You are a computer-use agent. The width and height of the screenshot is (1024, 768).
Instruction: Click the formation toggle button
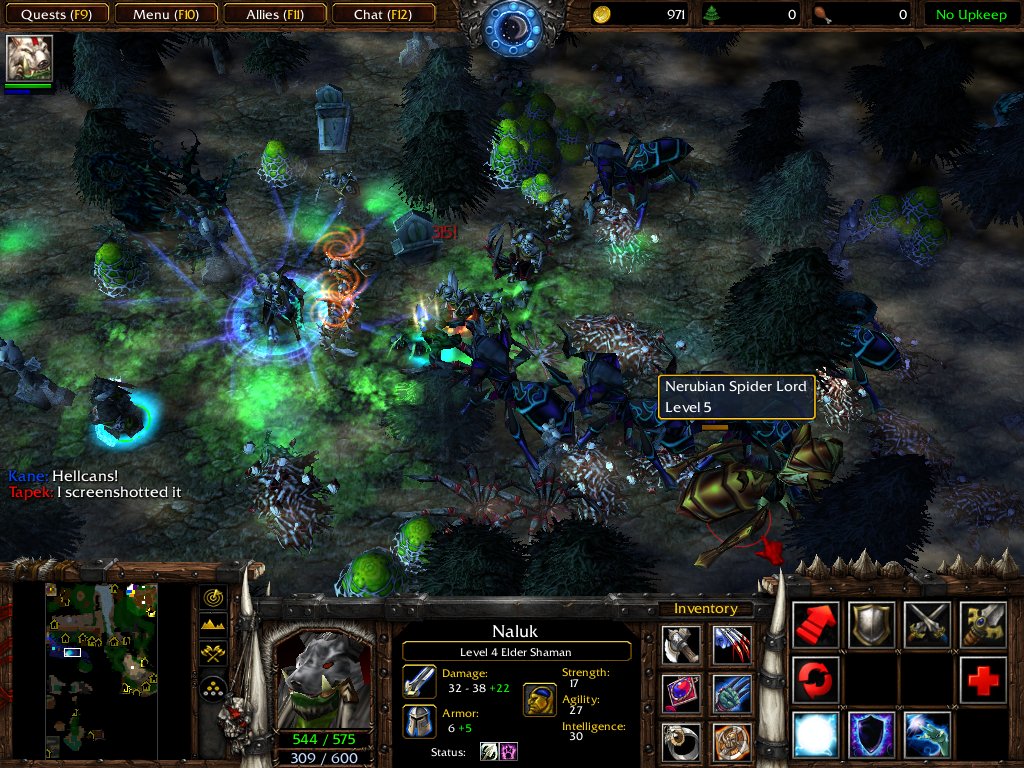click(x=213, y=687)
